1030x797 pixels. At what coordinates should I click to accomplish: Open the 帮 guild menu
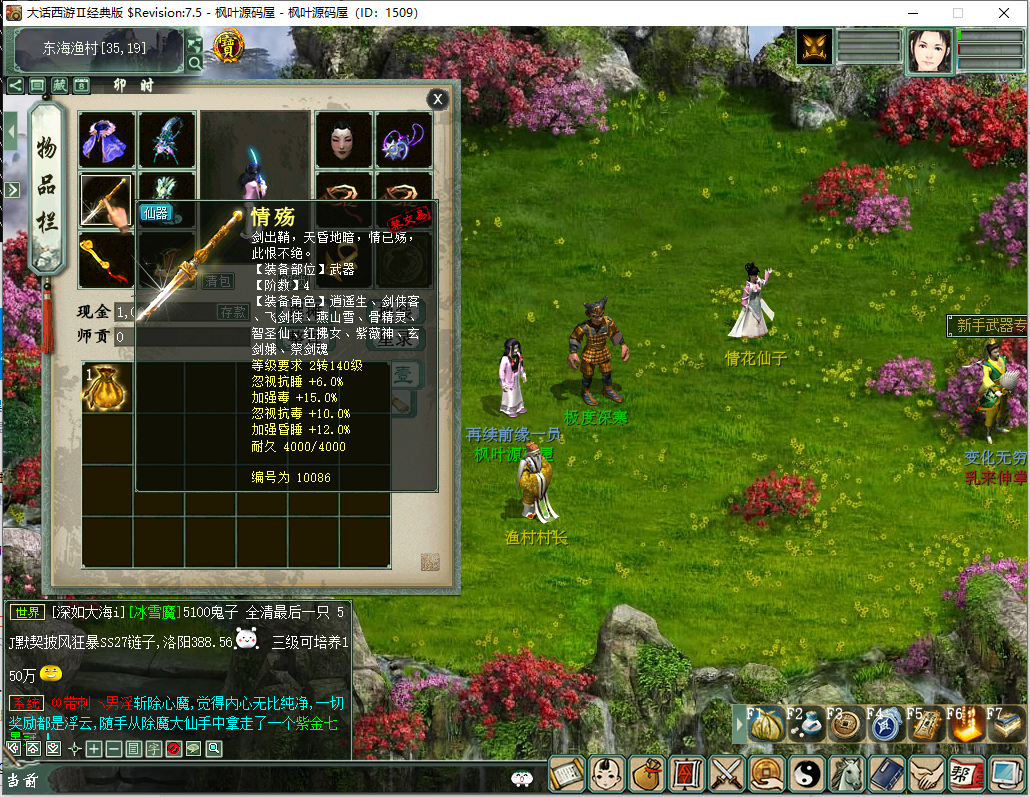(965, 774)
